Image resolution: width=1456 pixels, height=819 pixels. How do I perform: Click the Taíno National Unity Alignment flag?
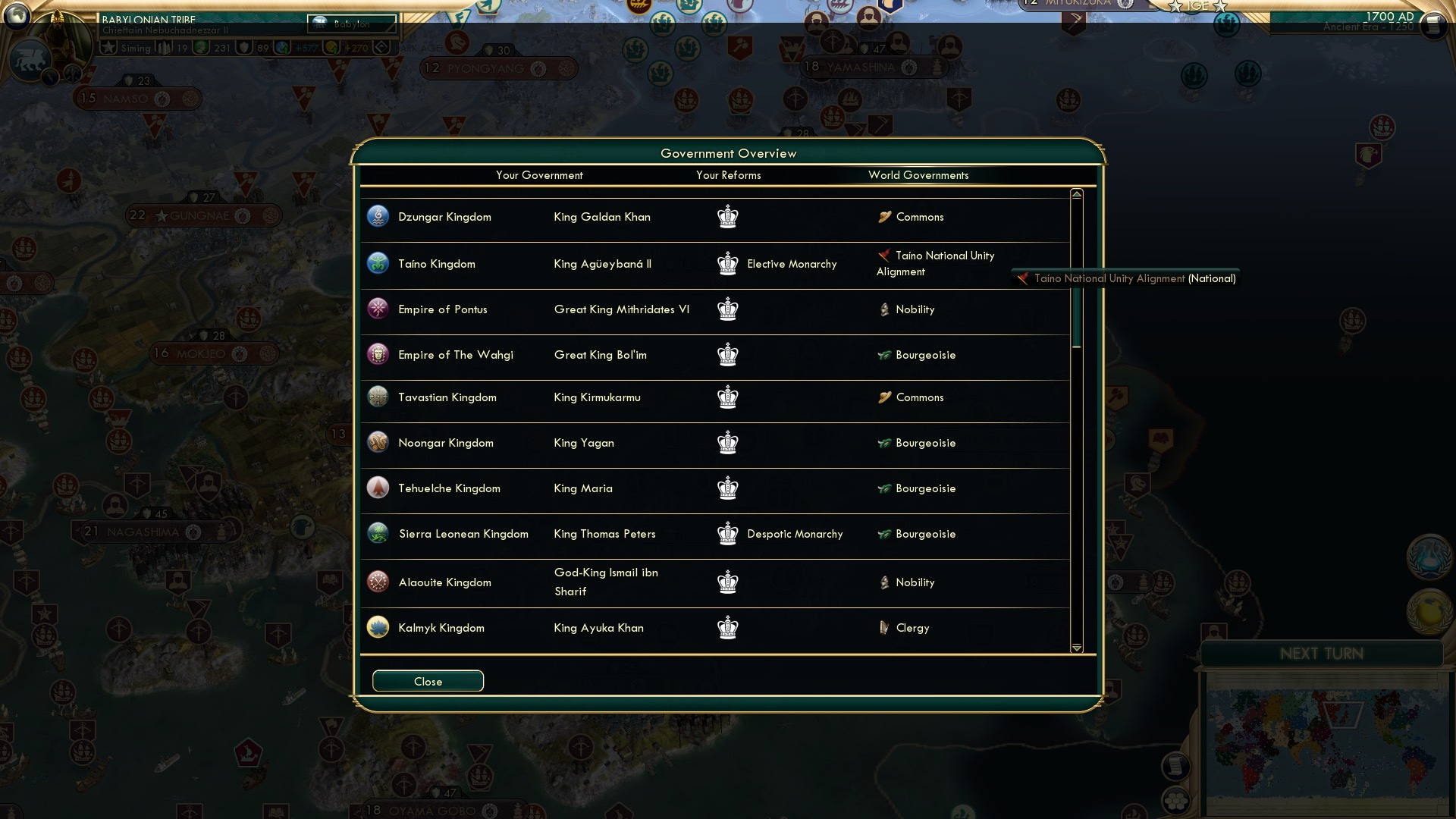point(884,256)
